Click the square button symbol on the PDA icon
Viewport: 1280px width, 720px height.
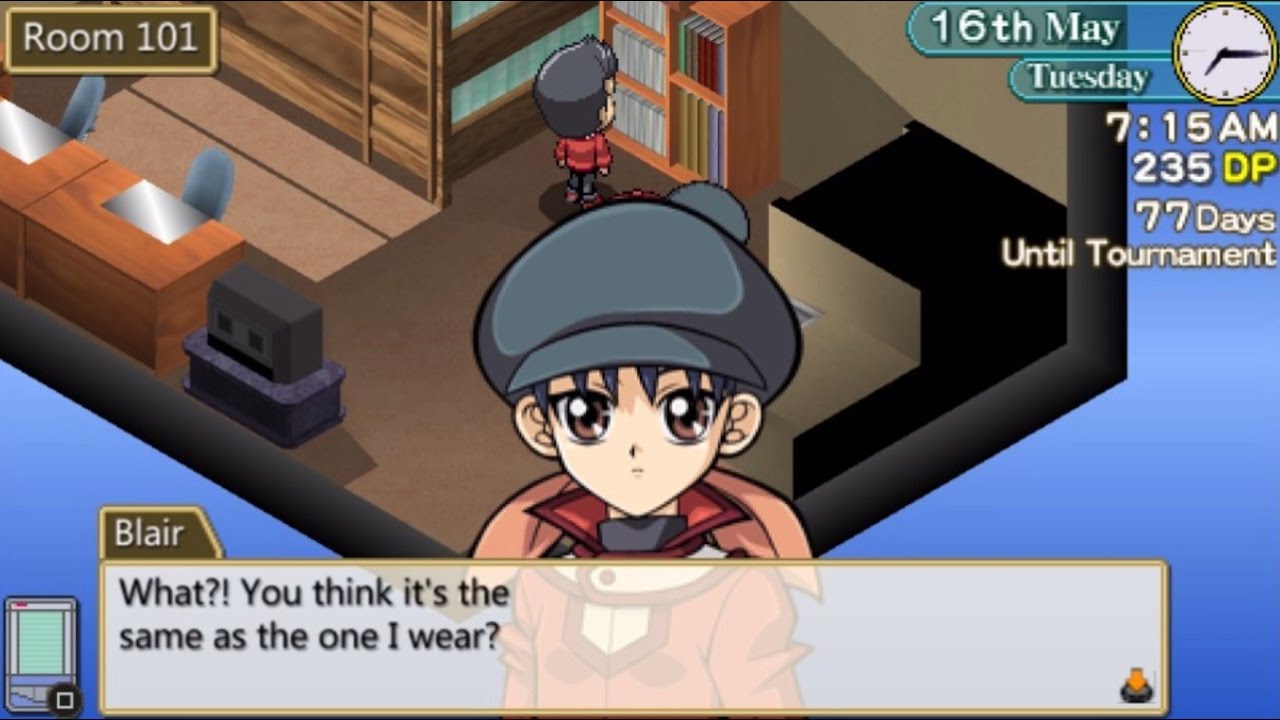pyautogui.click(x=63, y=698)
